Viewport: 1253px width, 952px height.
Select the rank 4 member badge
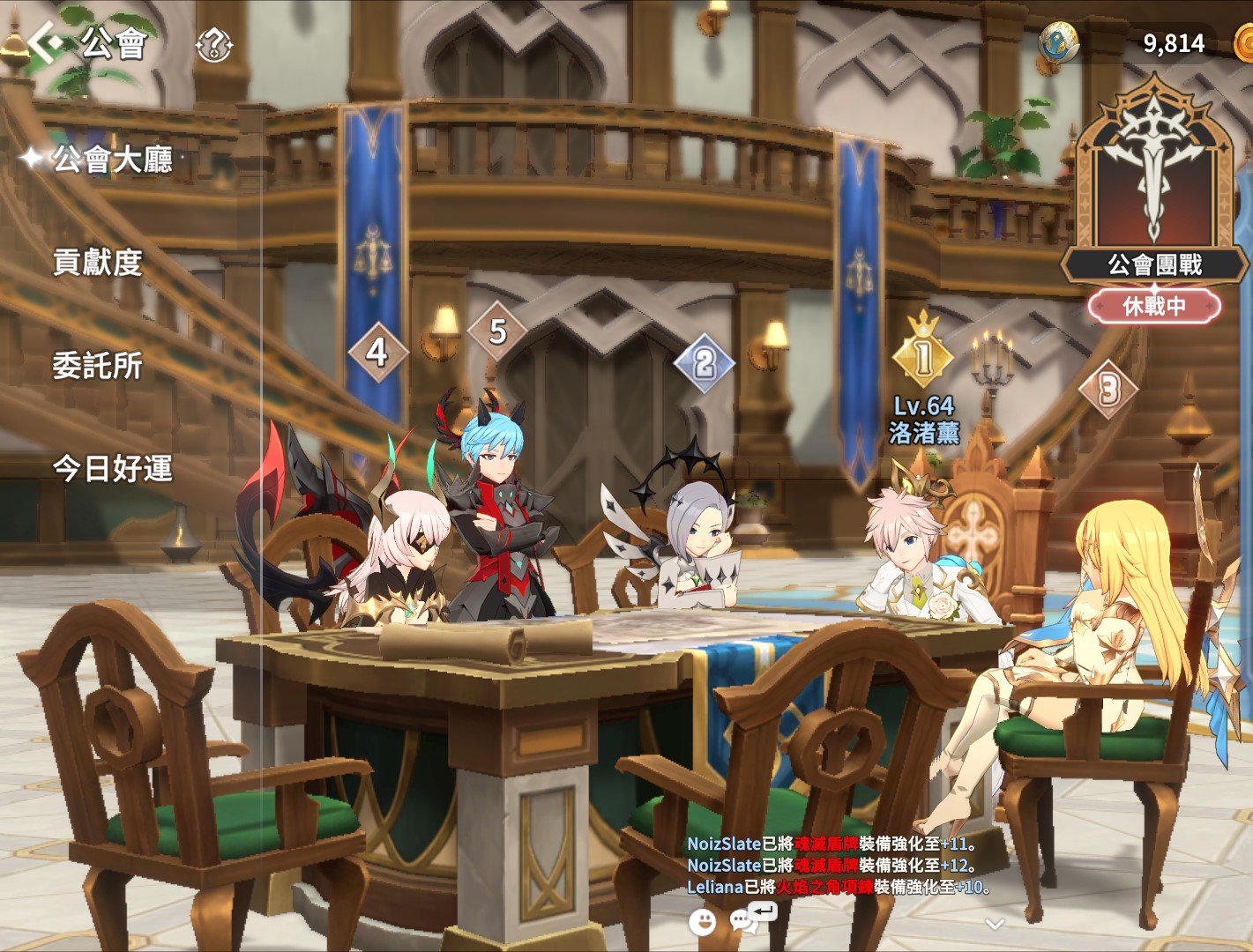point(377,352)
